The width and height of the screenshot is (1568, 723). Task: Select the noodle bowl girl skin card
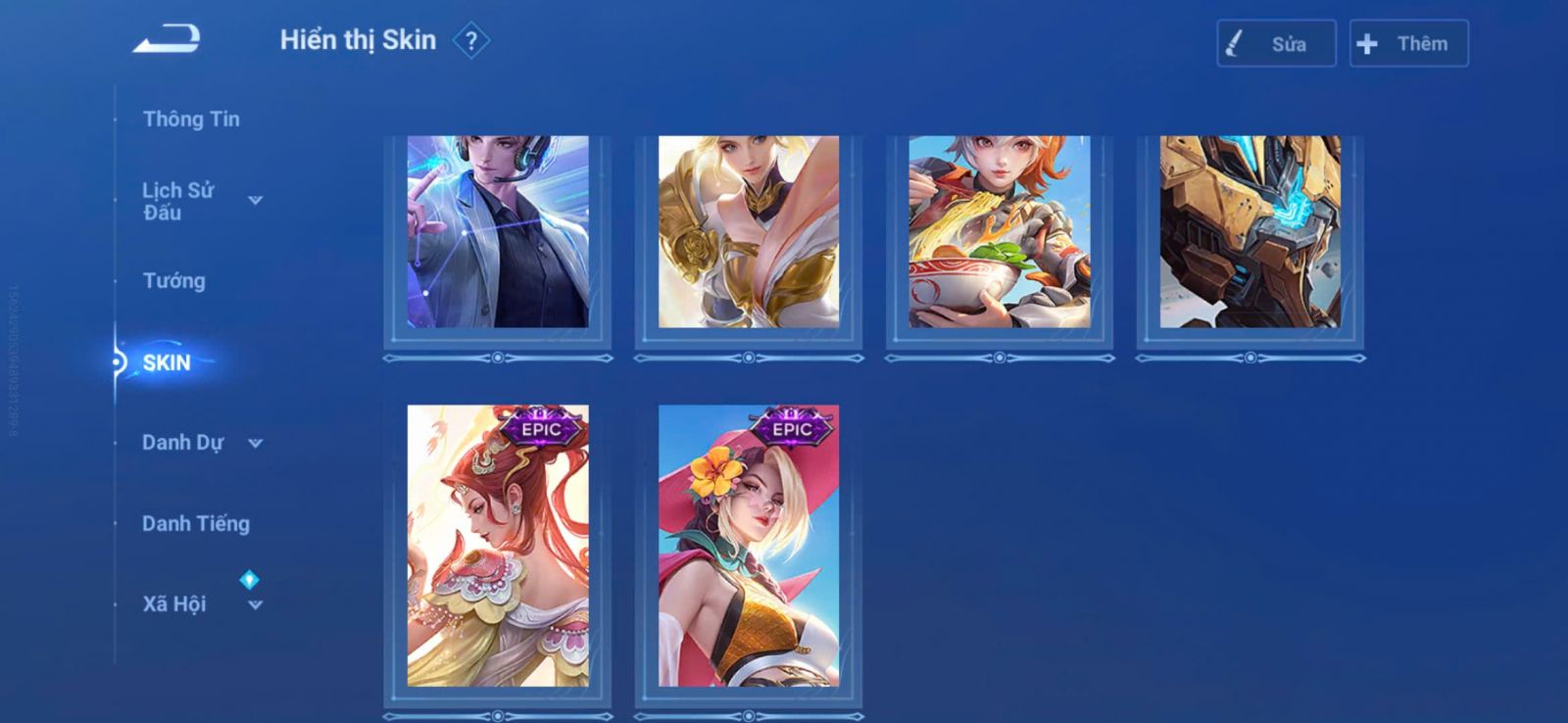coord(1000,232)
